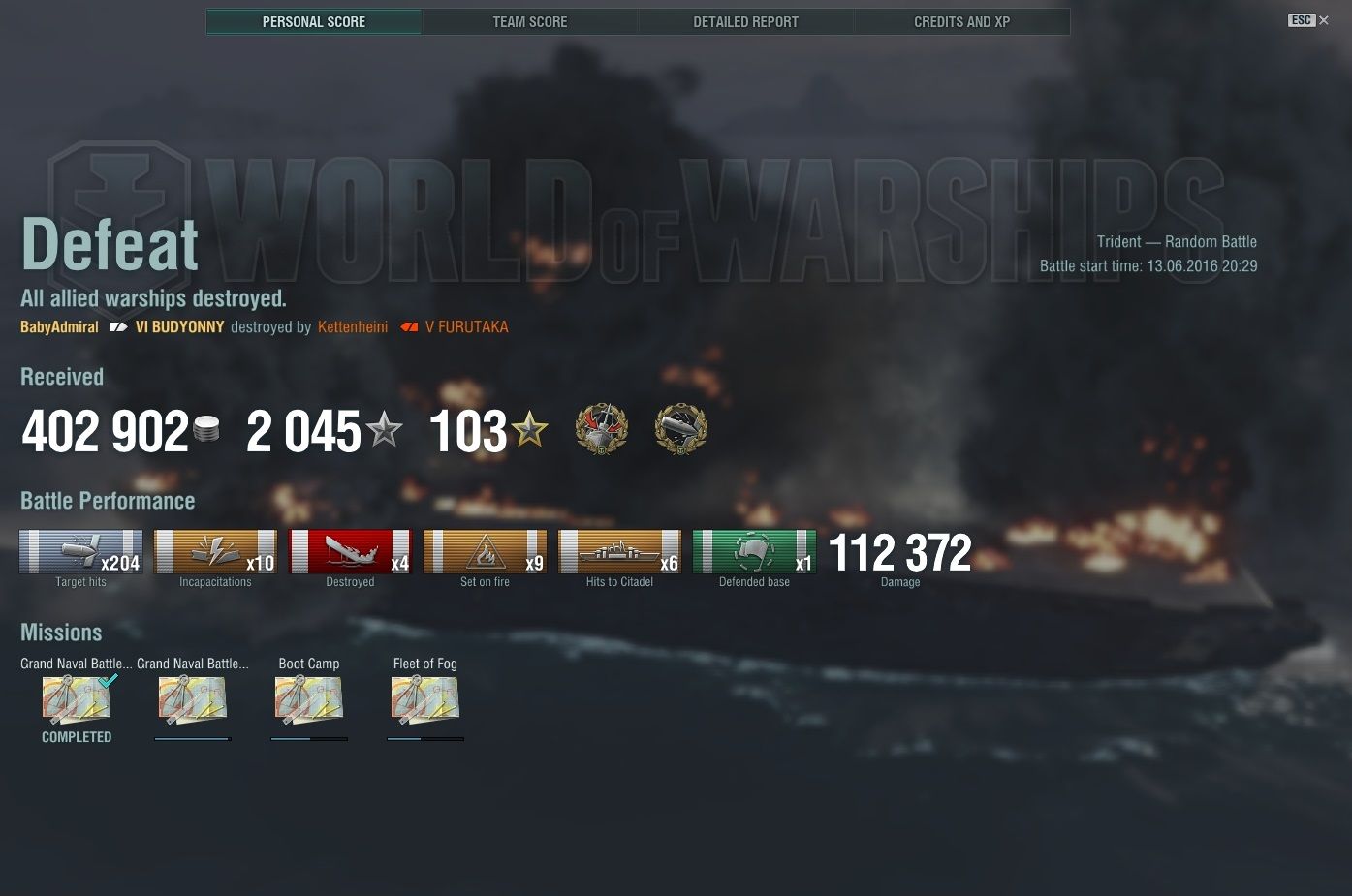Show the Credits and XP tab

point(961,21)
